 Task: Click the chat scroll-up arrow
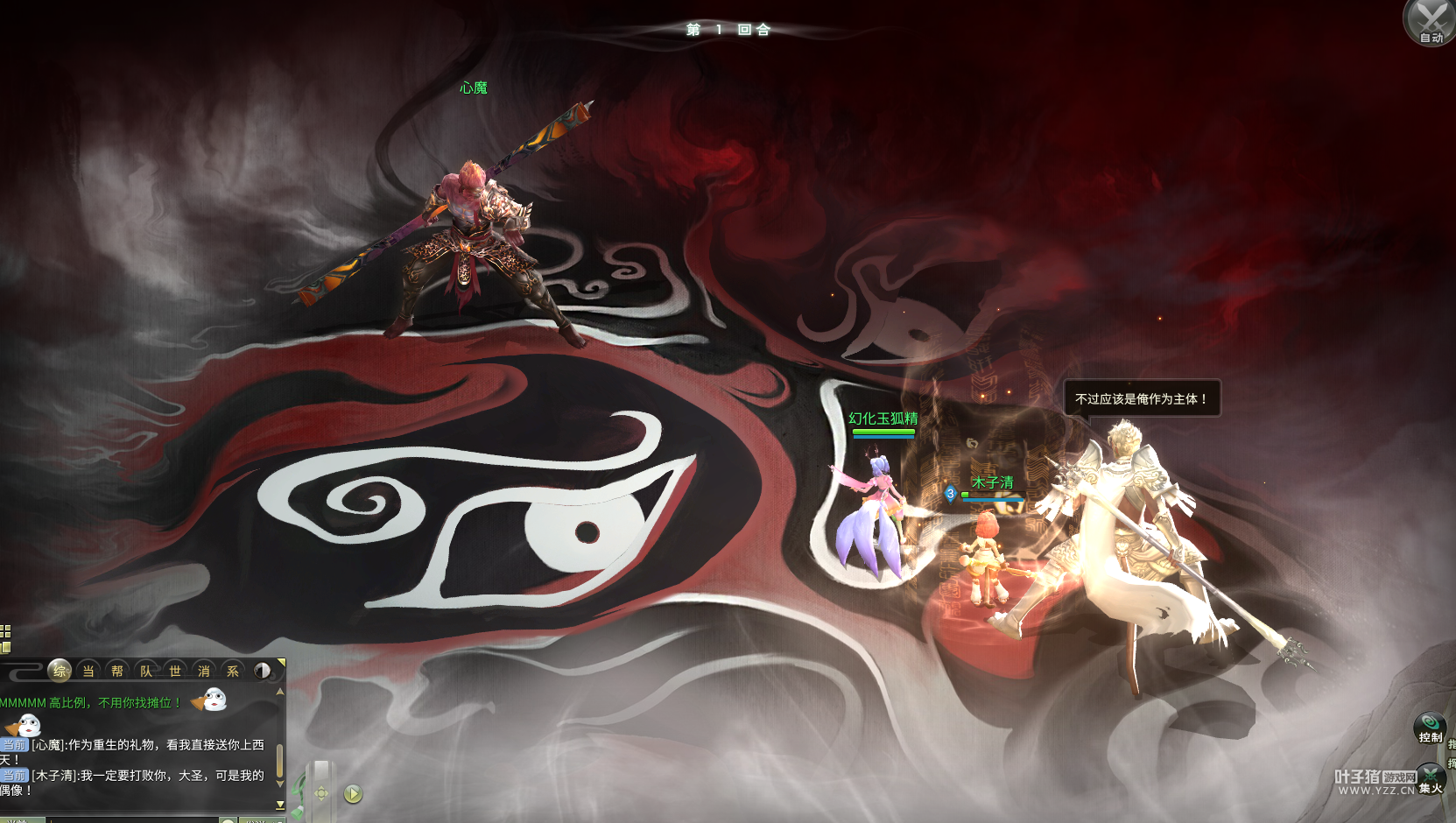tap(280, 692)
